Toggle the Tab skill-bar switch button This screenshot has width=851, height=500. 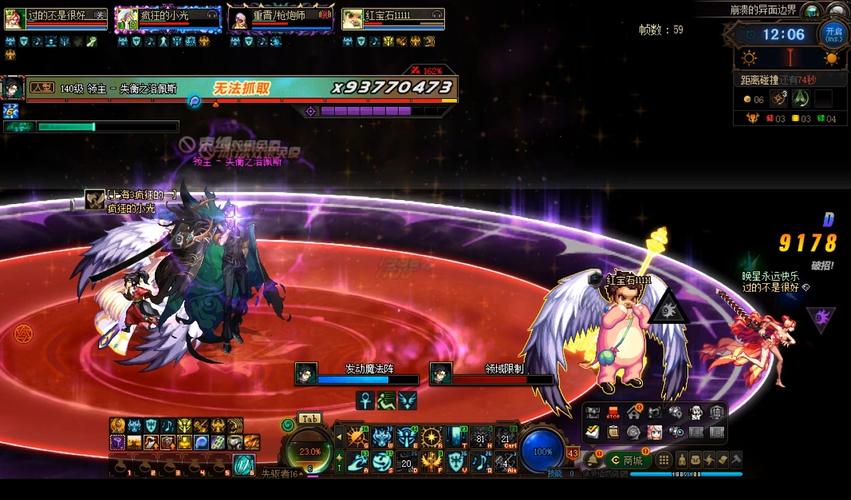pos(309,418)
